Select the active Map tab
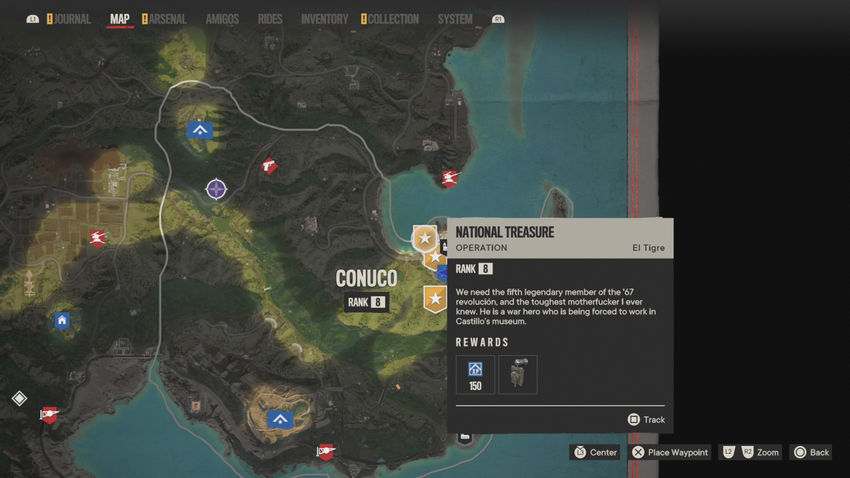The width and height of the screenshot is (850, 478). click(x=119, y=19)
